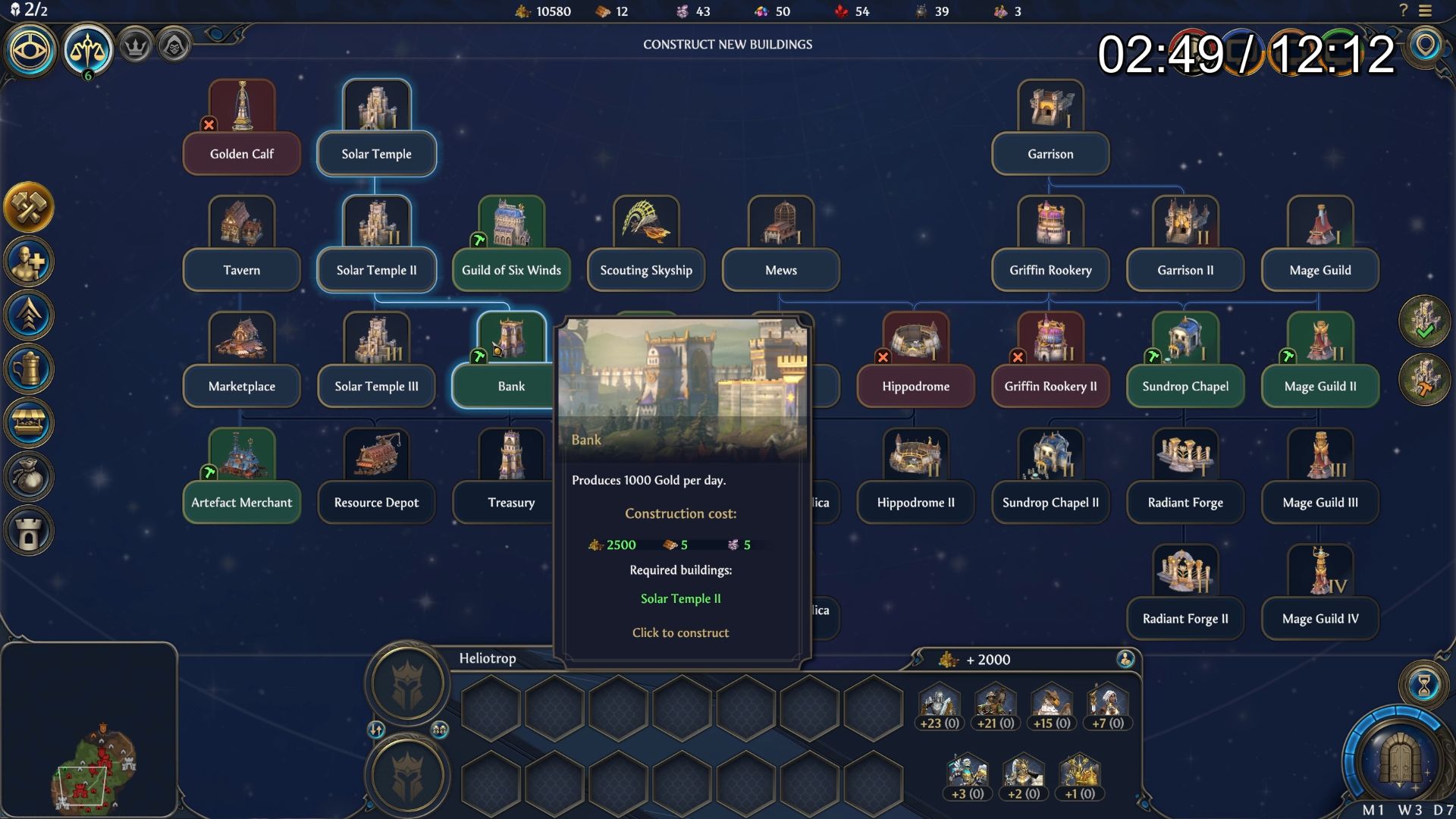
Task: Select the Golden Calf building
Action: click(242, 154)
